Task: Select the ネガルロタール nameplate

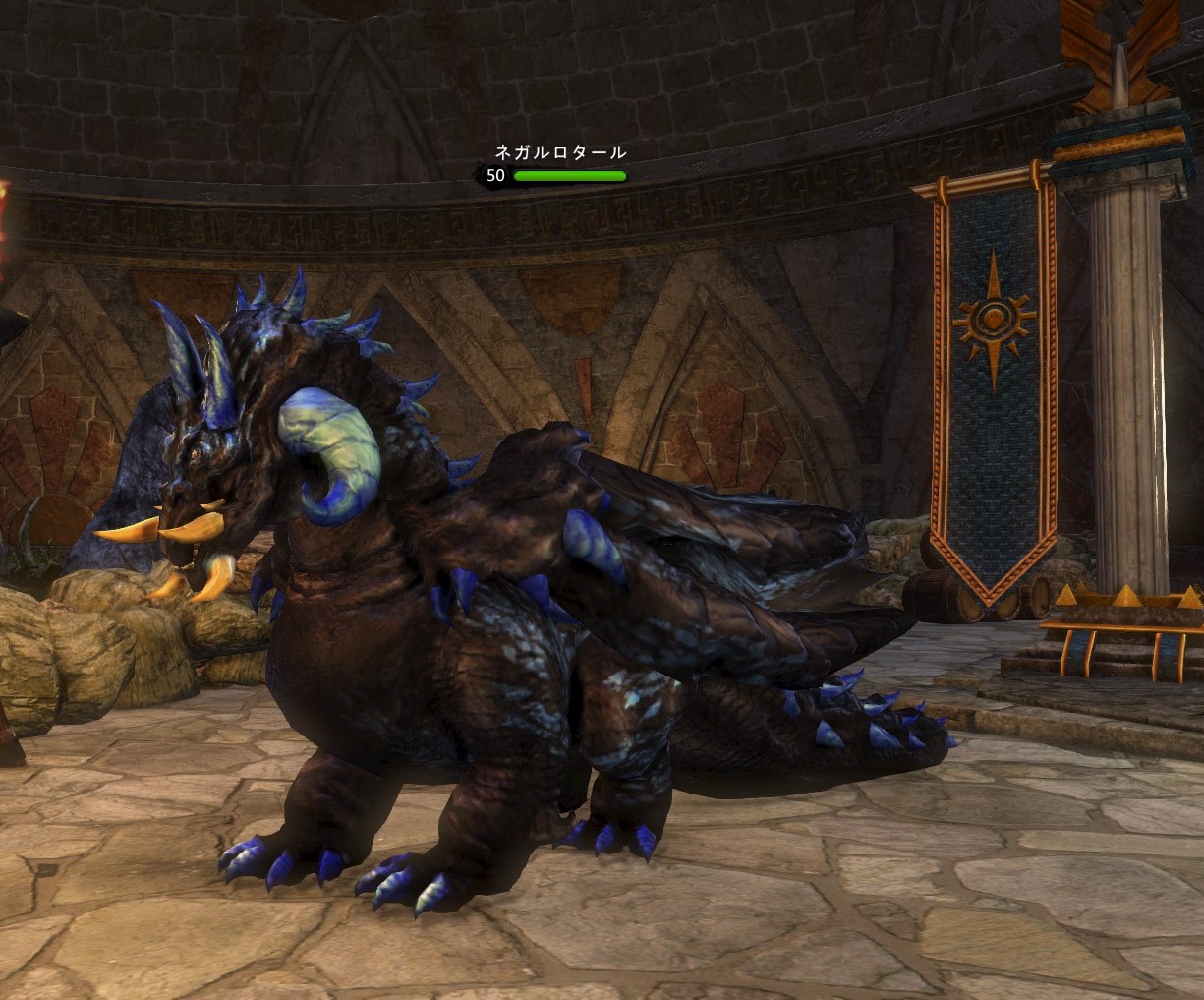Action: [559, 152]
